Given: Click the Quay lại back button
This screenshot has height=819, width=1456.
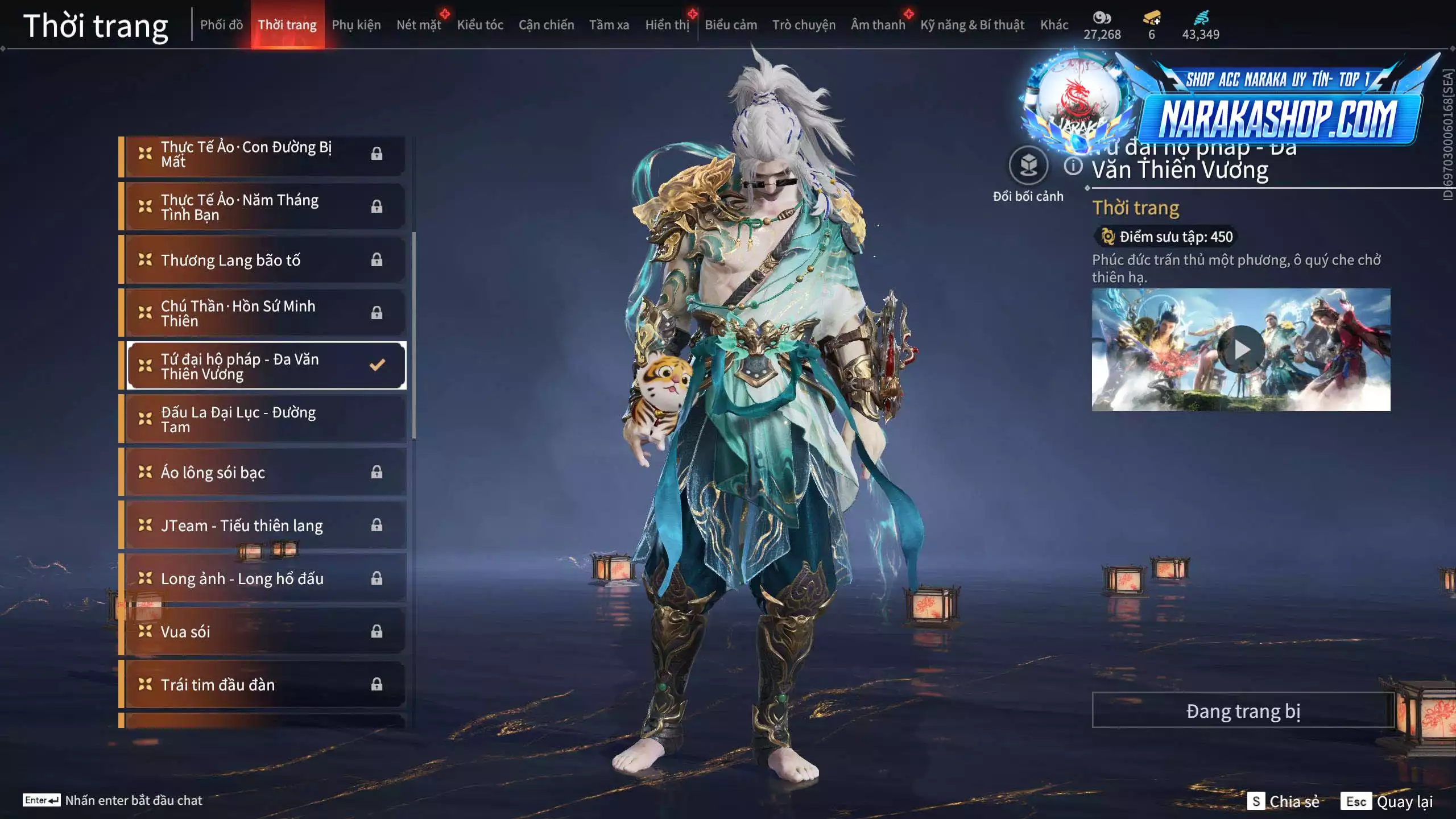Looking at the screenshot, I should 1388,801.
